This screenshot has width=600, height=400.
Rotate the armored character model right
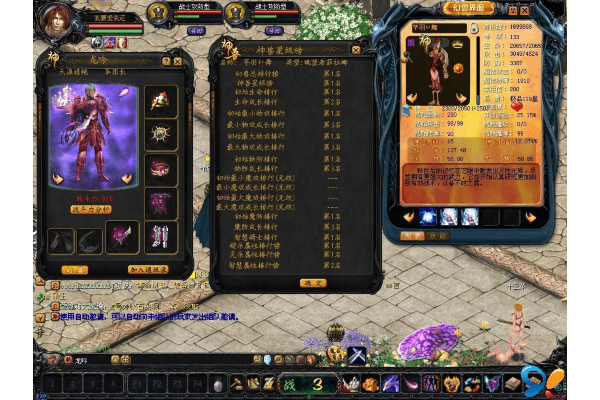pyautogui.click(x=127, y=180)
